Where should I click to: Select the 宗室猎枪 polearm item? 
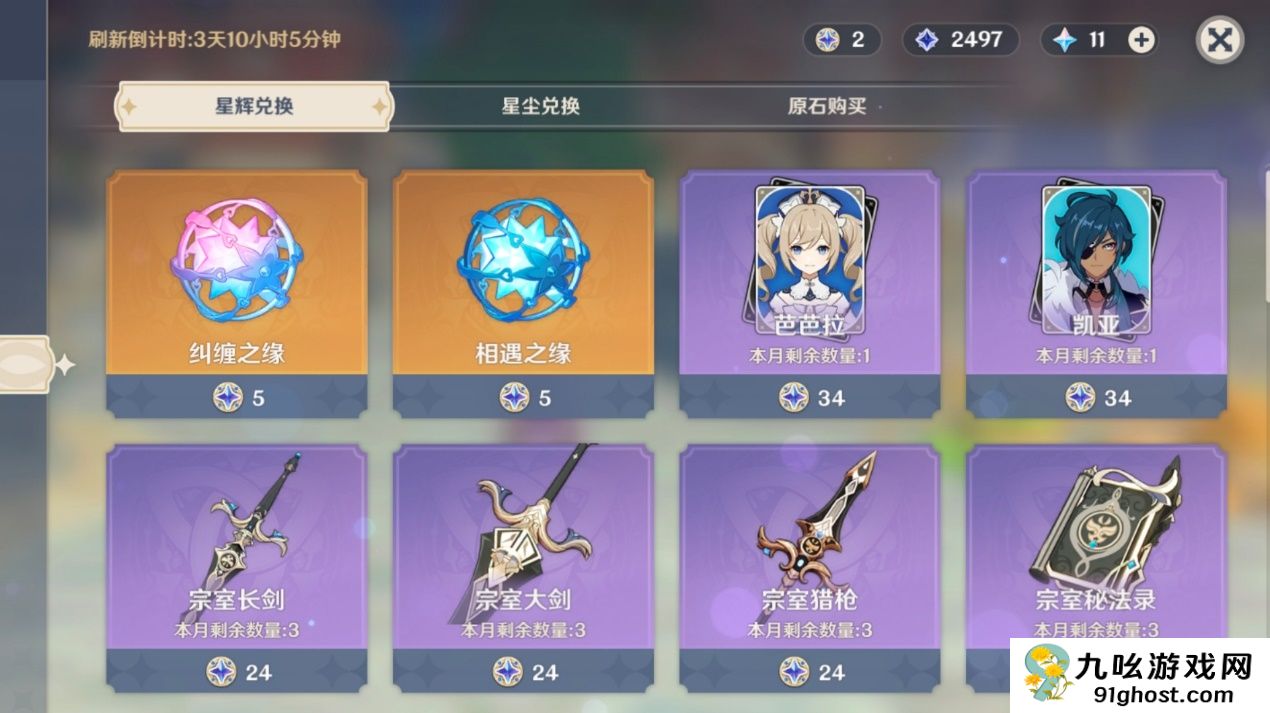click(x=809, y=560)
